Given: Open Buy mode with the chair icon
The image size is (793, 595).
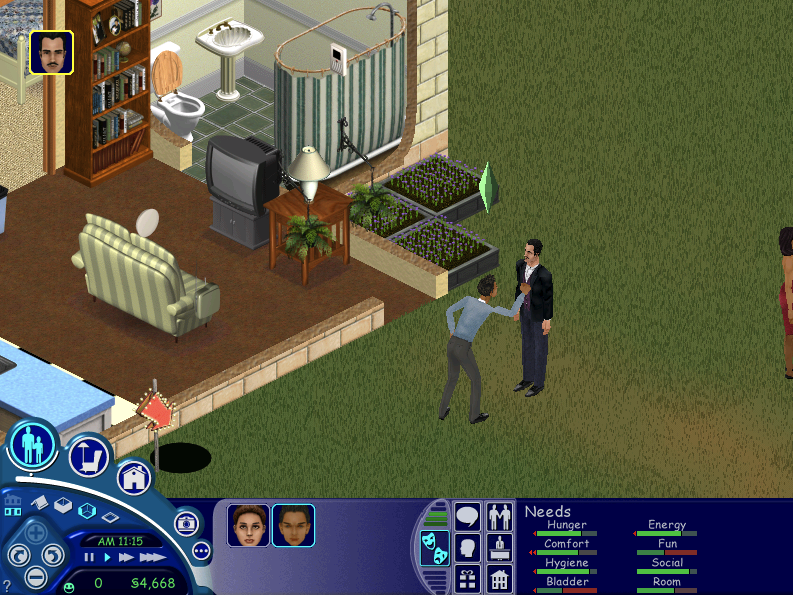Looking at the screenshot, I should click(x=89, y=457).
